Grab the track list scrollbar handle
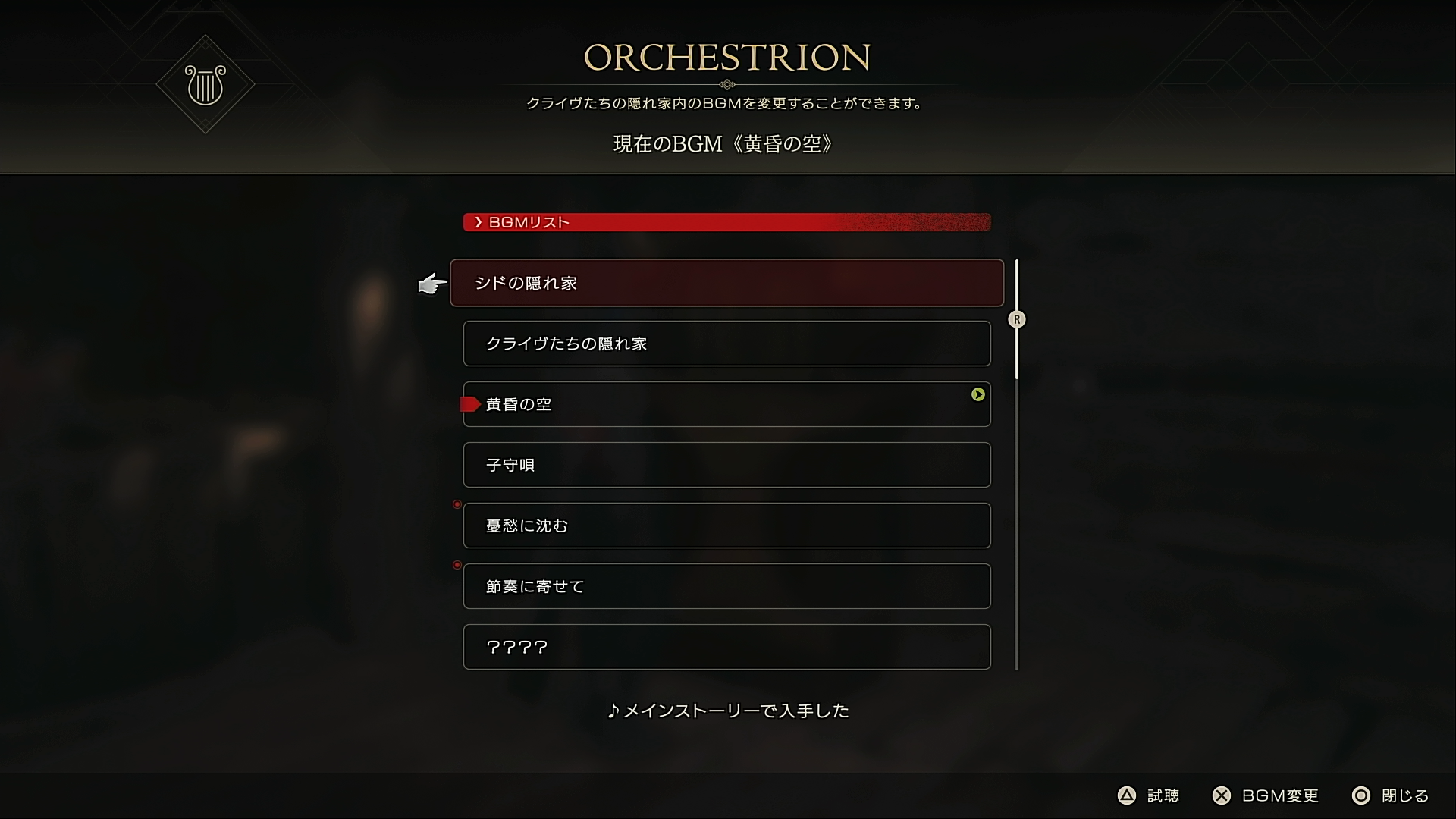The height and width of the screenshot is (819, 1456). click(1017, 319)
